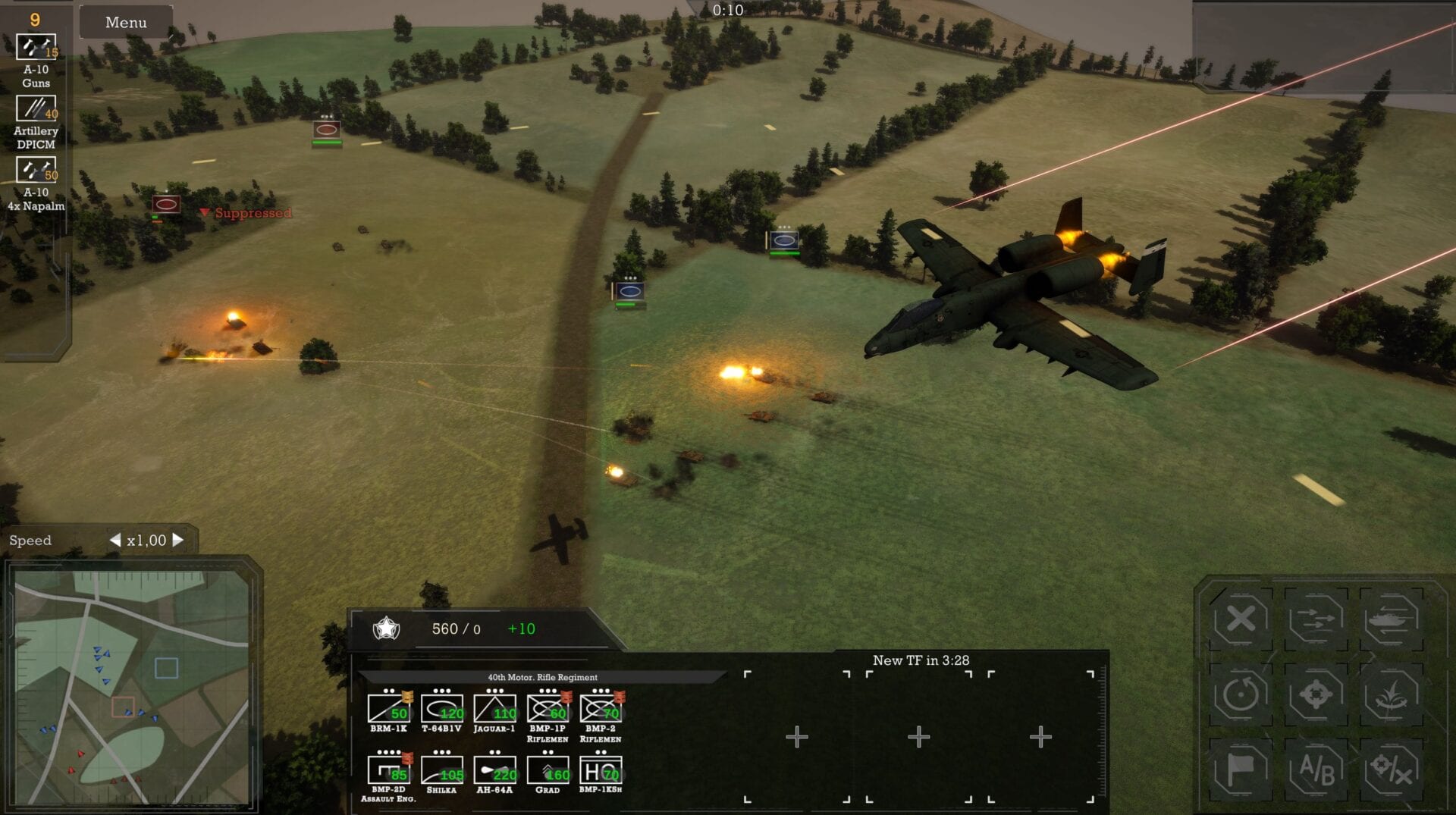Open the Menu button
Screen dimensions: 1456x815
126,23
